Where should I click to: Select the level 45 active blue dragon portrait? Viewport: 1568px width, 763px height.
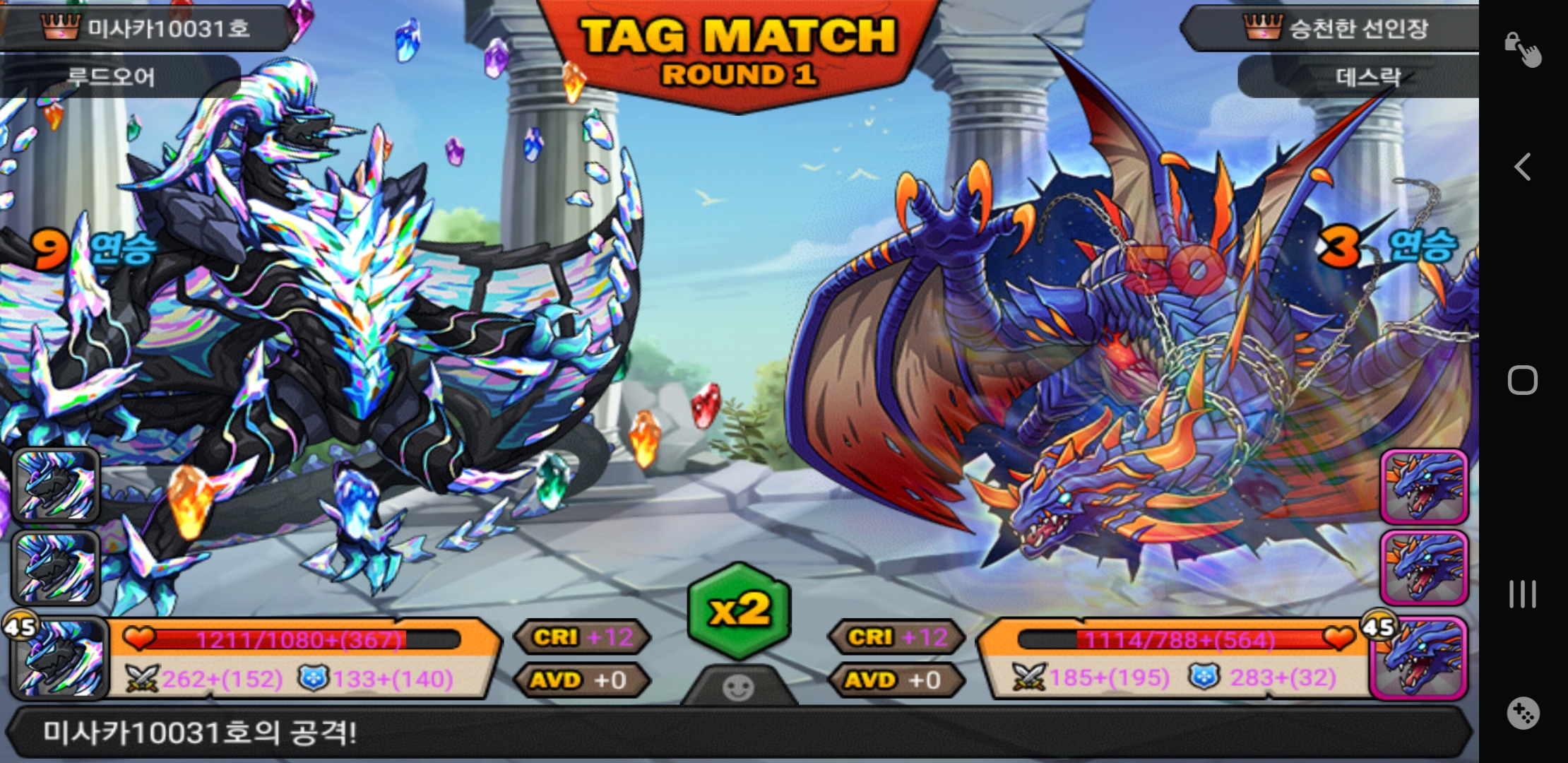point(58,658)
